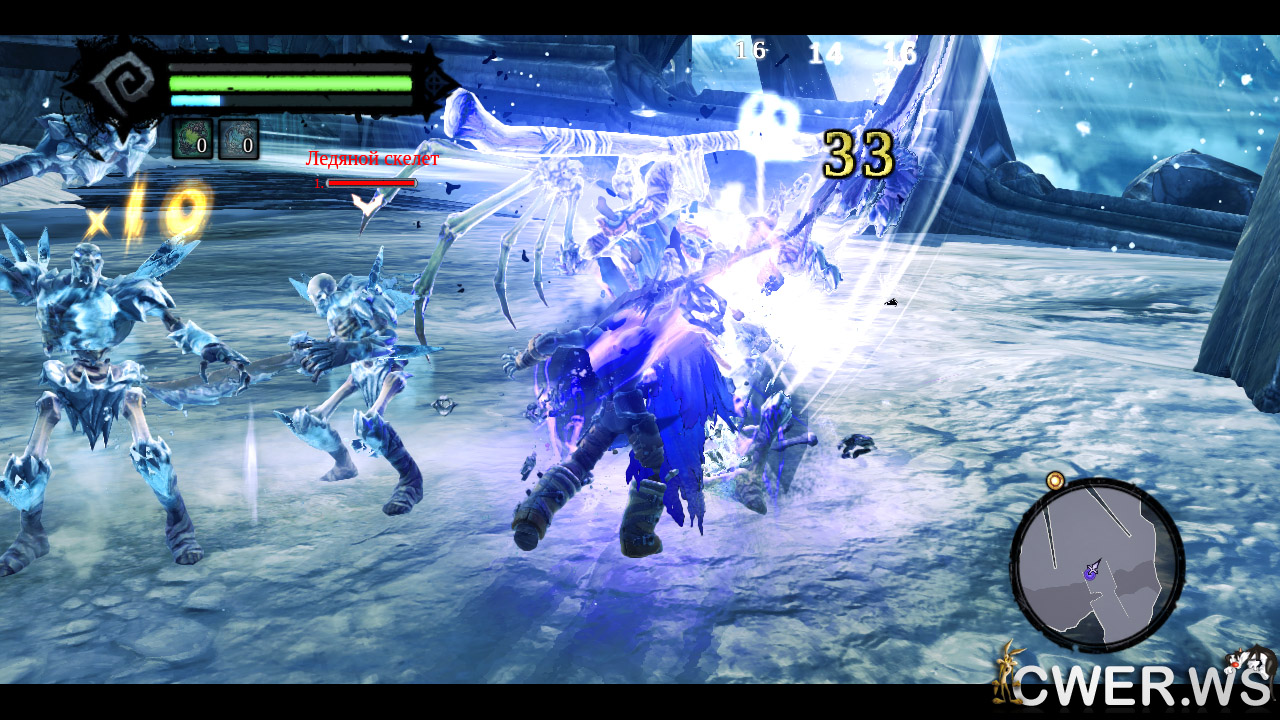Select the blue wrath potion slot
Viewport: 1280px width, 720px height.
[x=238, y=139]
